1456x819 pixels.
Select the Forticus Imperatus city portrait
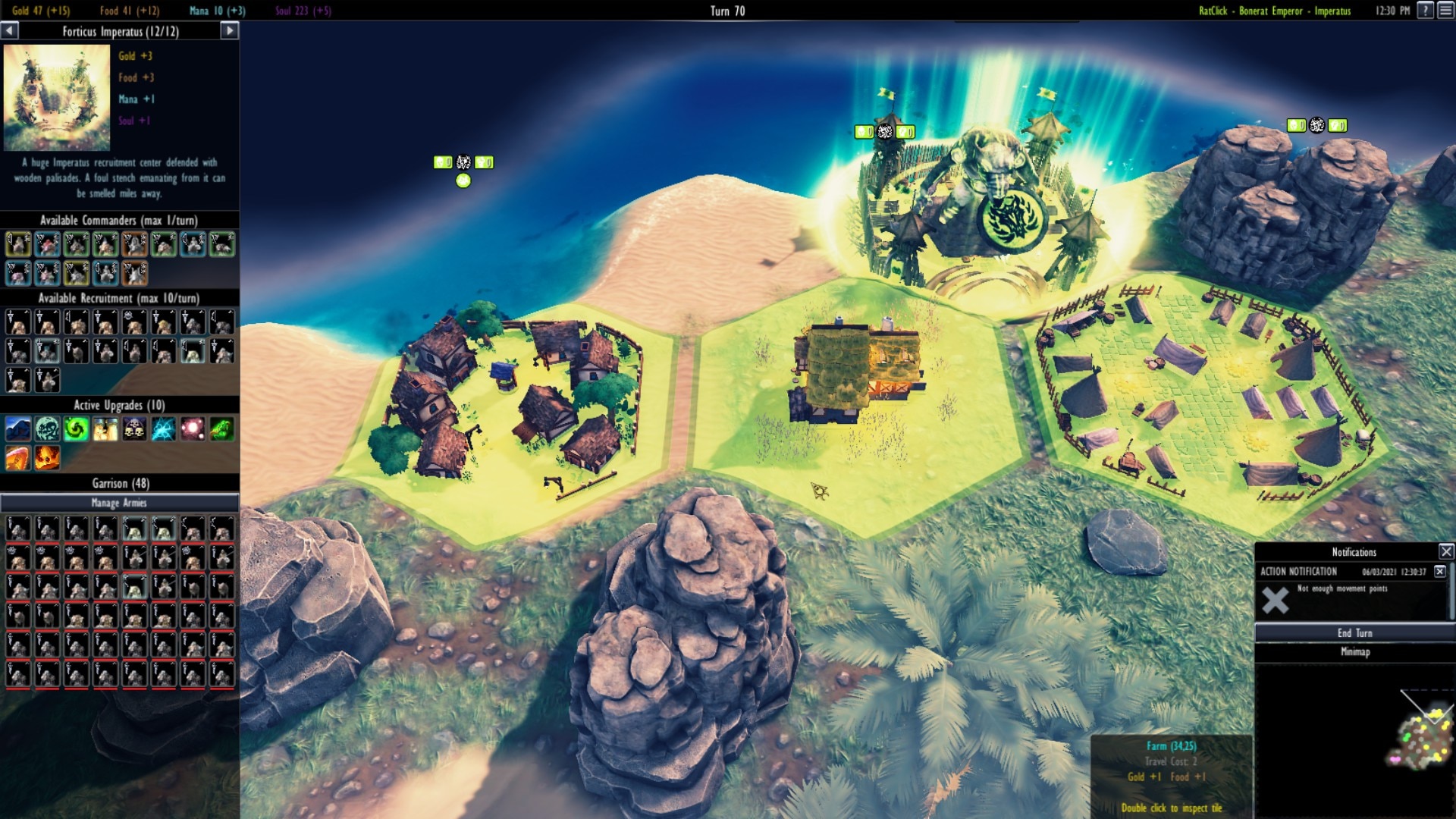coord(57,97)
